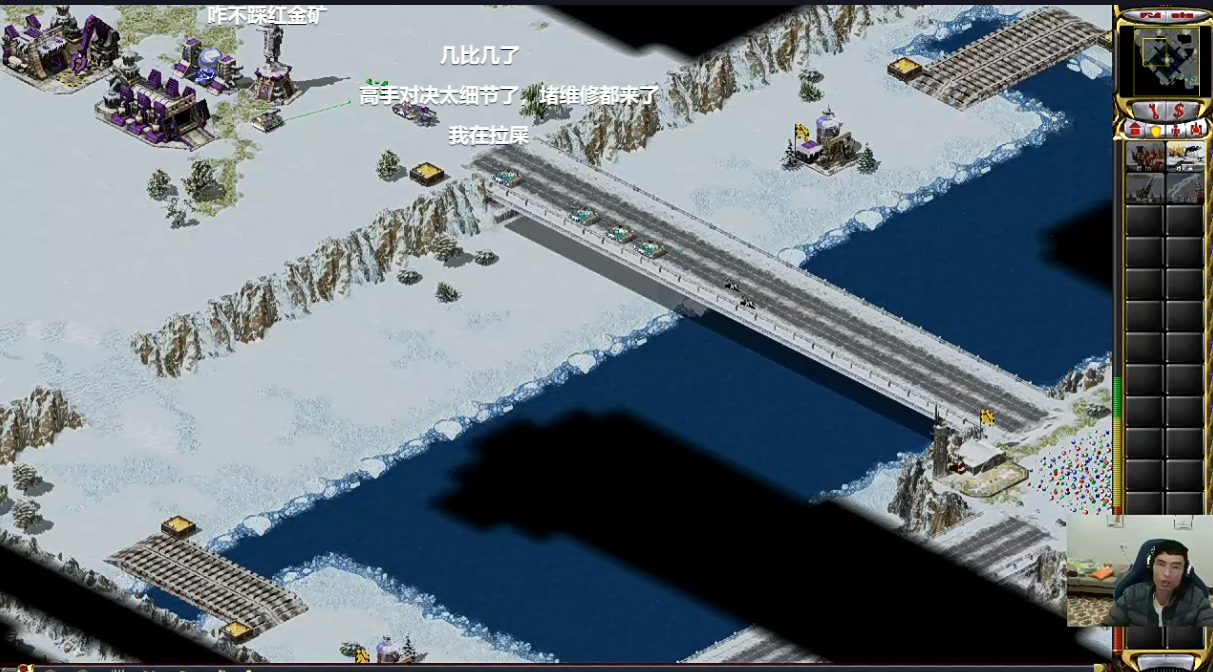Switch to the structures build tab
This screenshot has height=672, width=1213.
[1136, 130]
